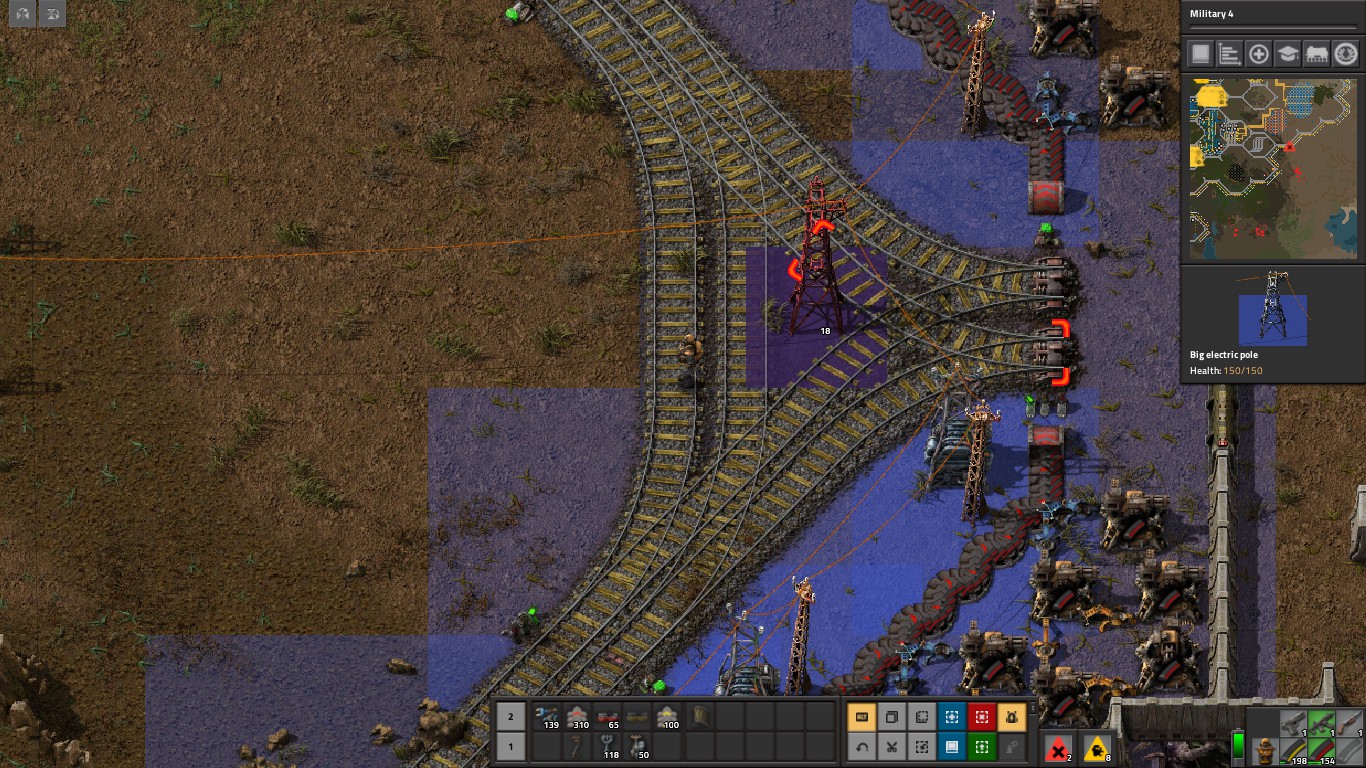Image resolution: width=1366 pixels, height=768 pixels.
Task: Select the green upgrade planner shortcut
Action: [982, 746]
